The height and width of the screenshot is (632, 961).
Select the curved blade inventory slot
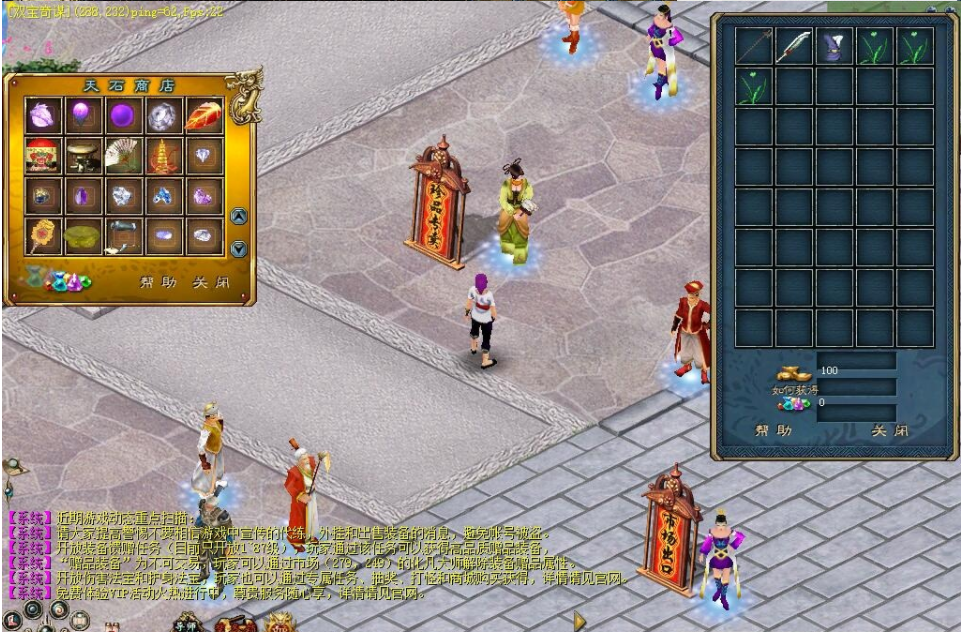point(794,47)
